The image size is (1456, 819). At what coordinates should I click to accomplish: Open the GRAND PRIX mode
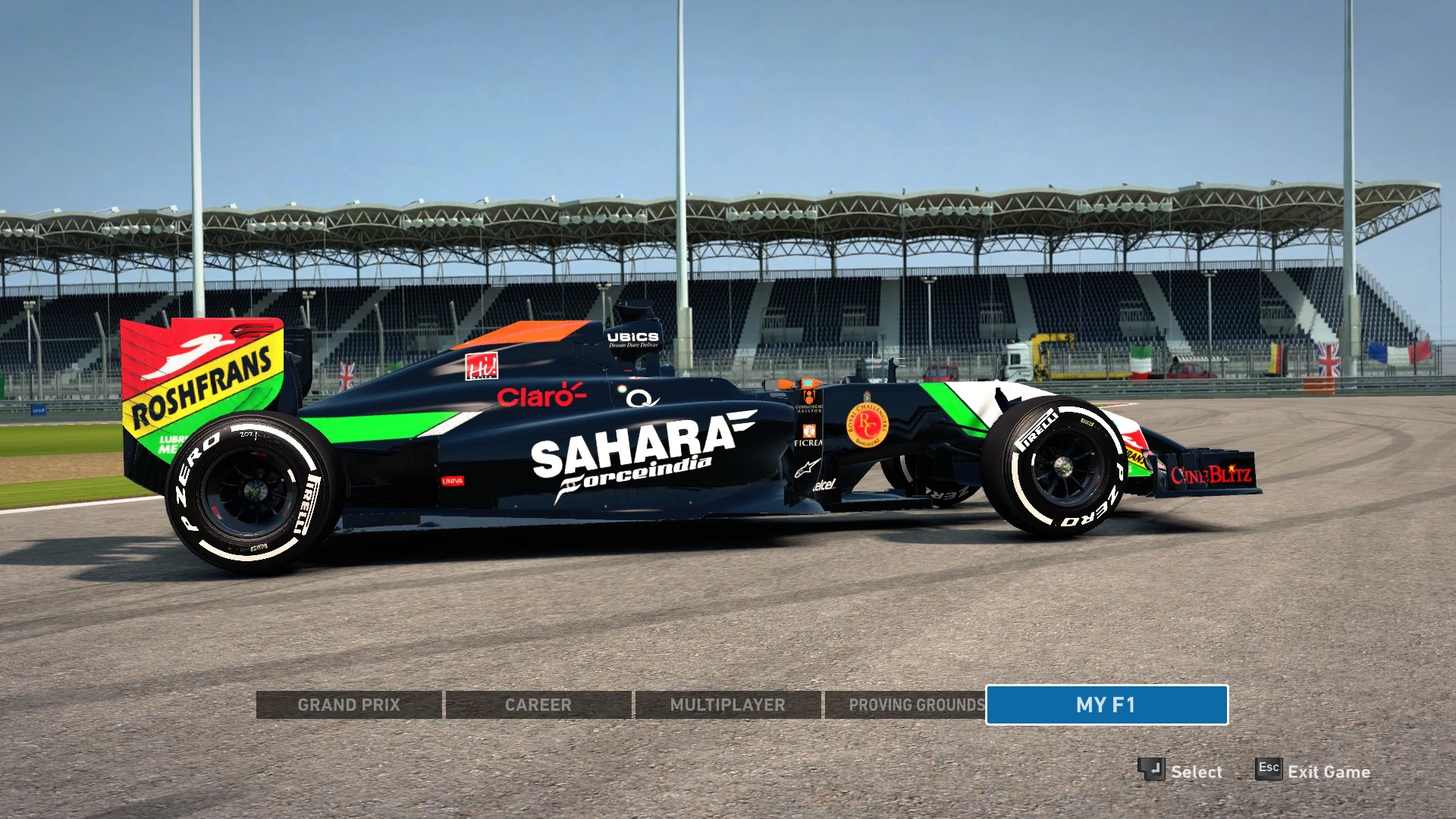pos(350,704)
